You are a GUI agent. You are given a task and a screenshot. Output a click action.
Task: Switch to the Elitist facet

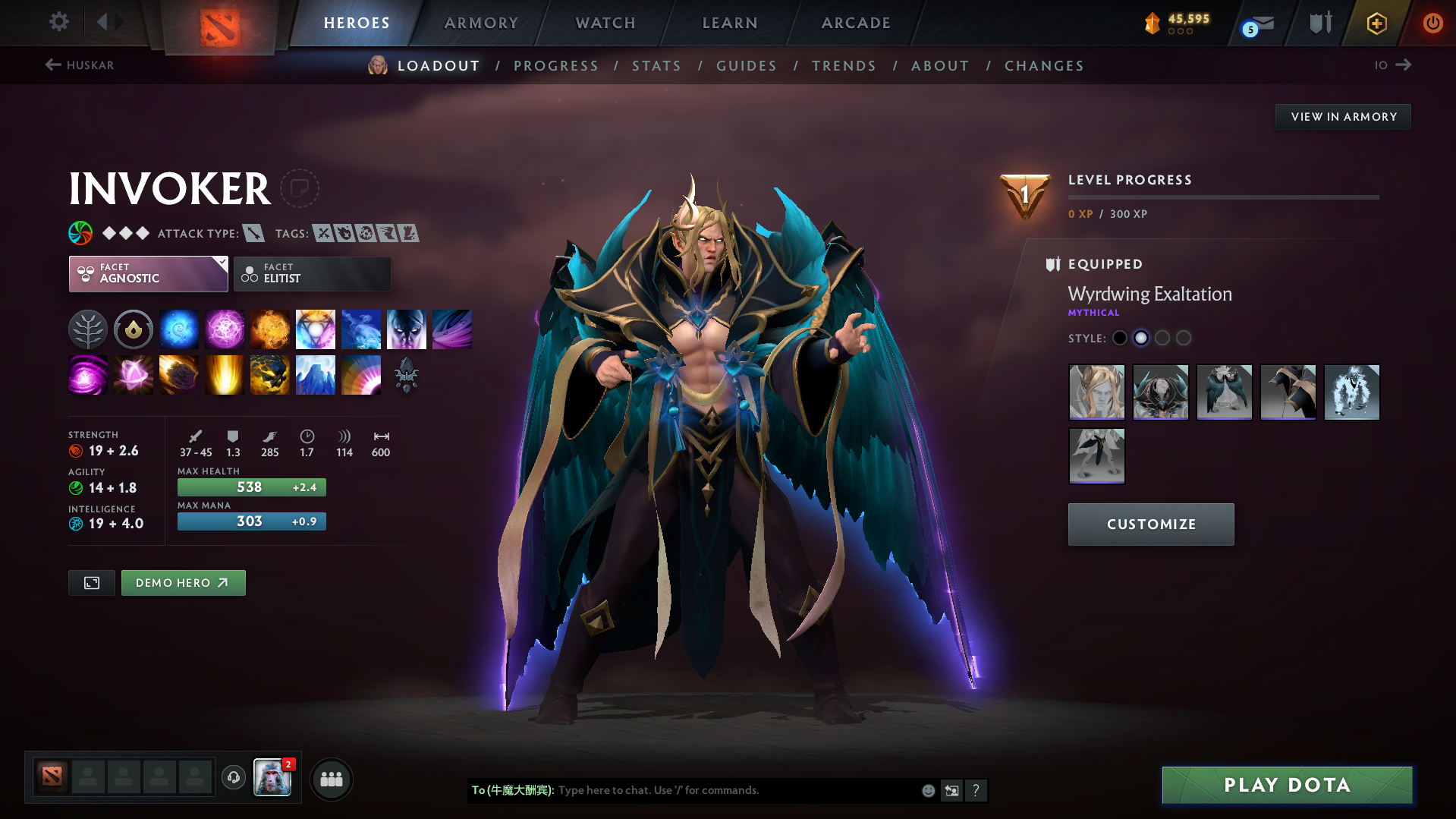tap(312, 273)
